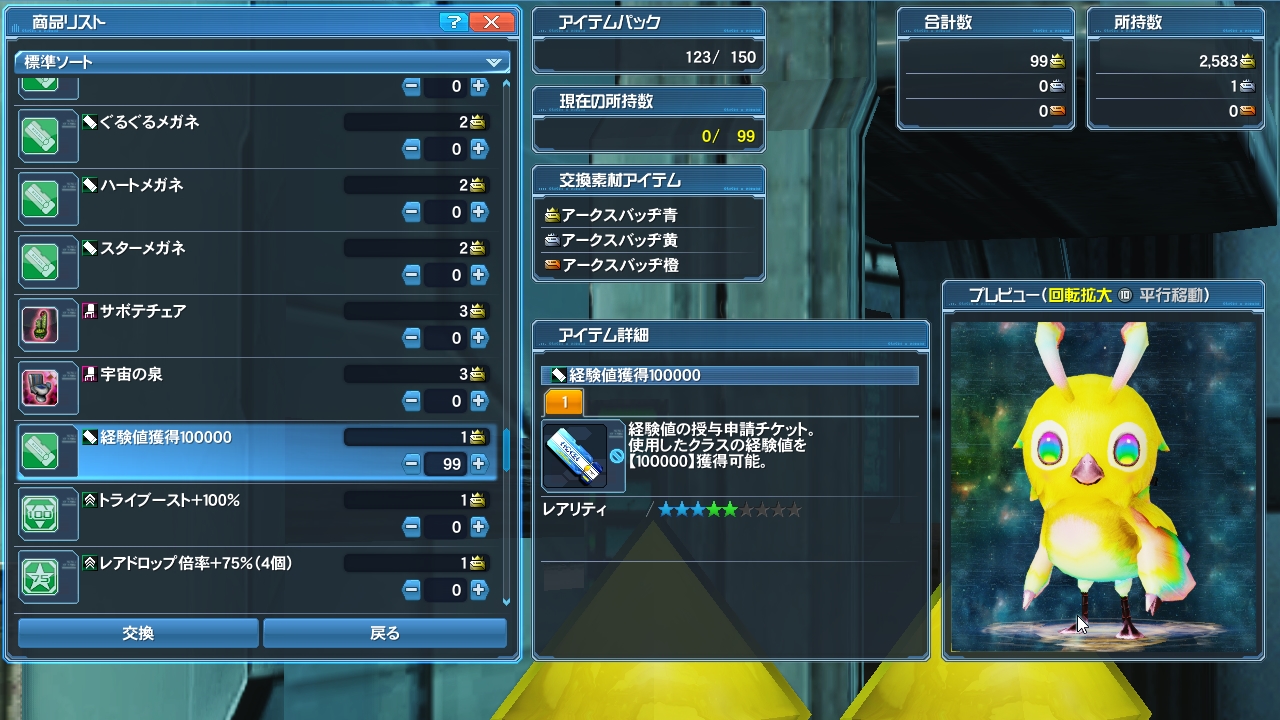
Task: Increase quantity for 経験値獲得100000
Action: pos(479,463)
